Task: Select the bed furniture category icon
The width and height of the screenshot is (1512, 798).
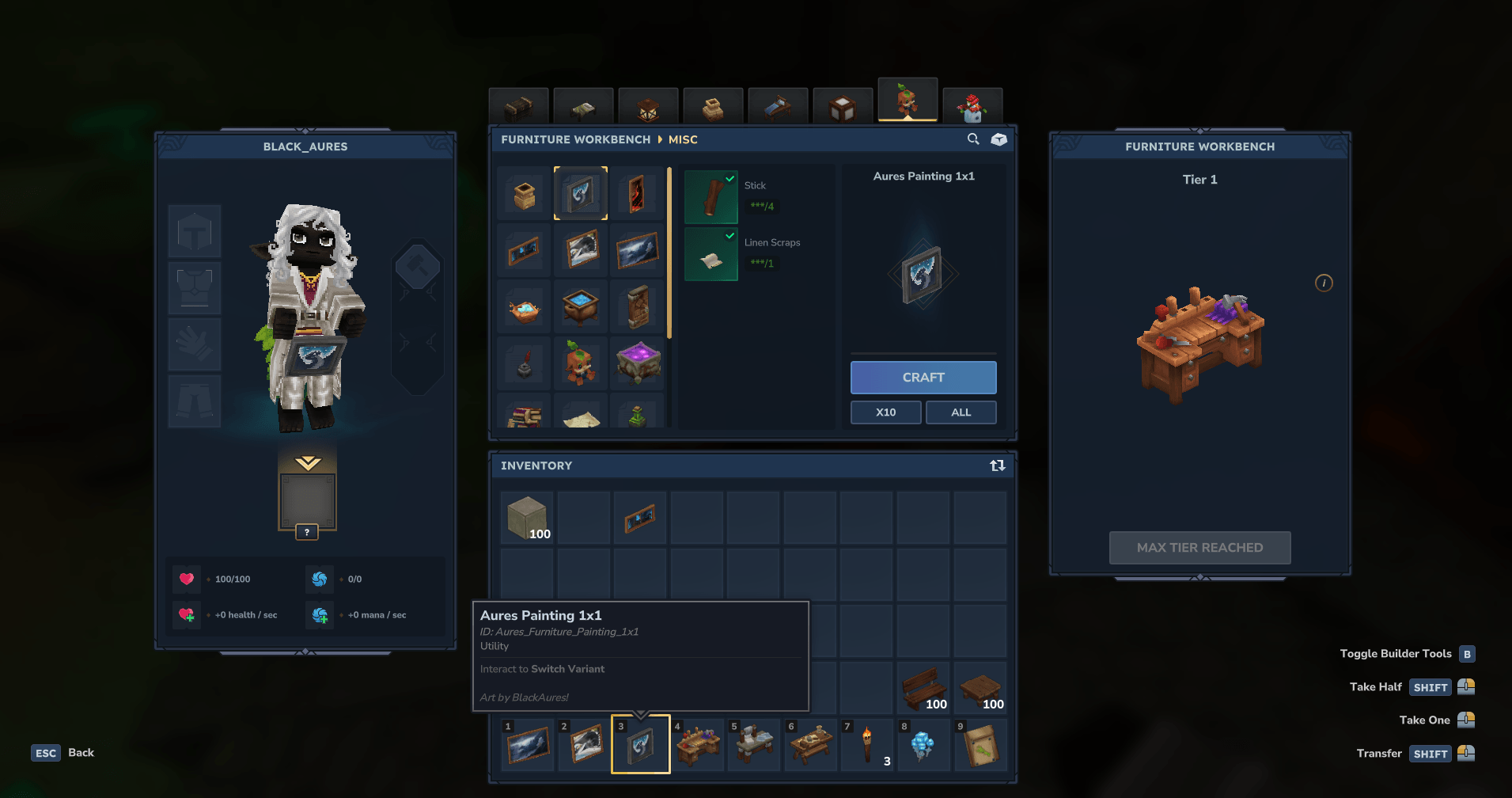Action: point(583,105)
